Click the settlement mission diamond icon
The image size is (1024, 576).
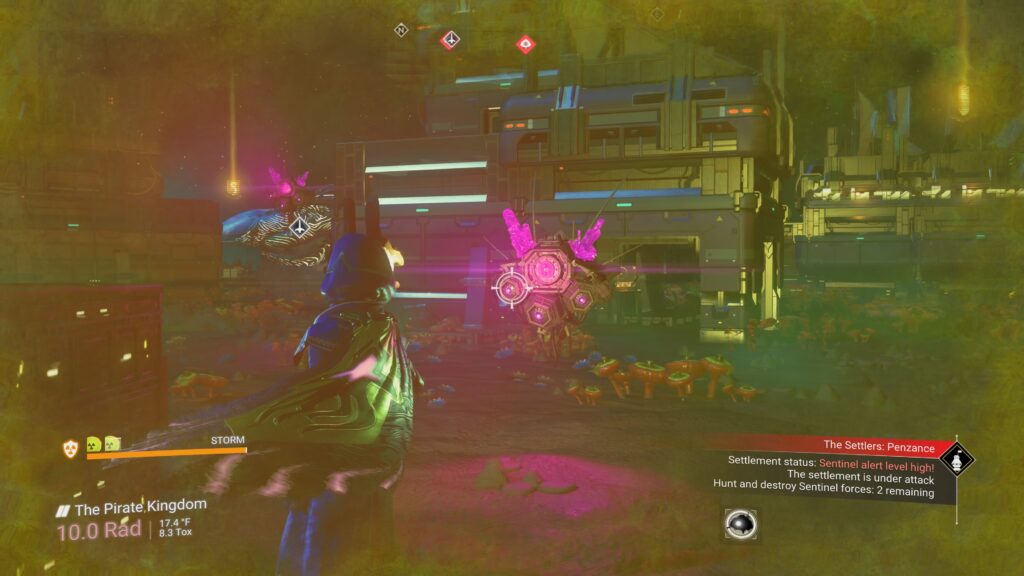[x=958, y=460]
